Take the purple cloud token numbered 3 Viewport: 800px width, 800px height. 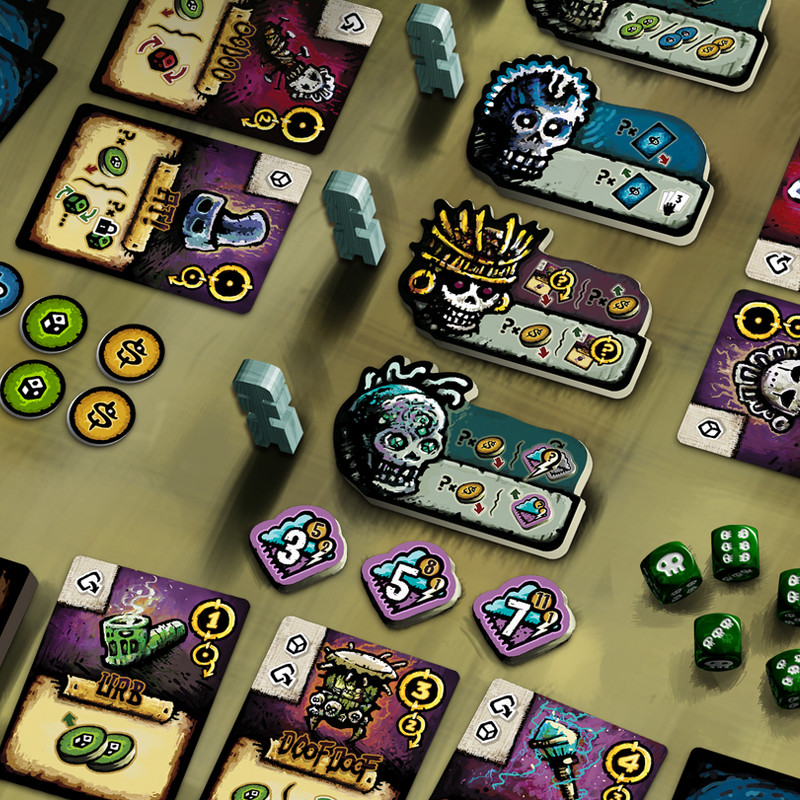tap(297, 548)
